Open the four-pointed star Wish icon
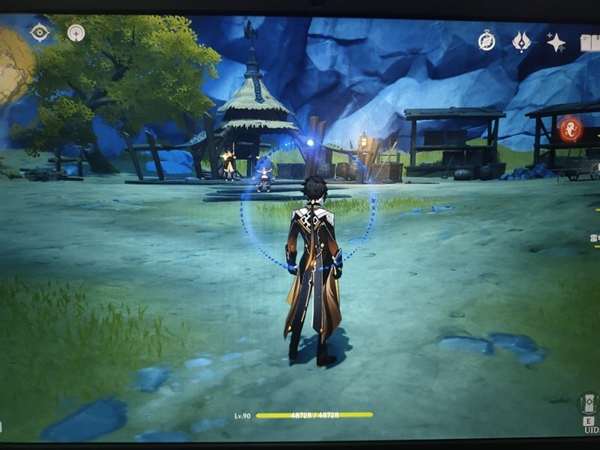 click(x=556, y=42)
